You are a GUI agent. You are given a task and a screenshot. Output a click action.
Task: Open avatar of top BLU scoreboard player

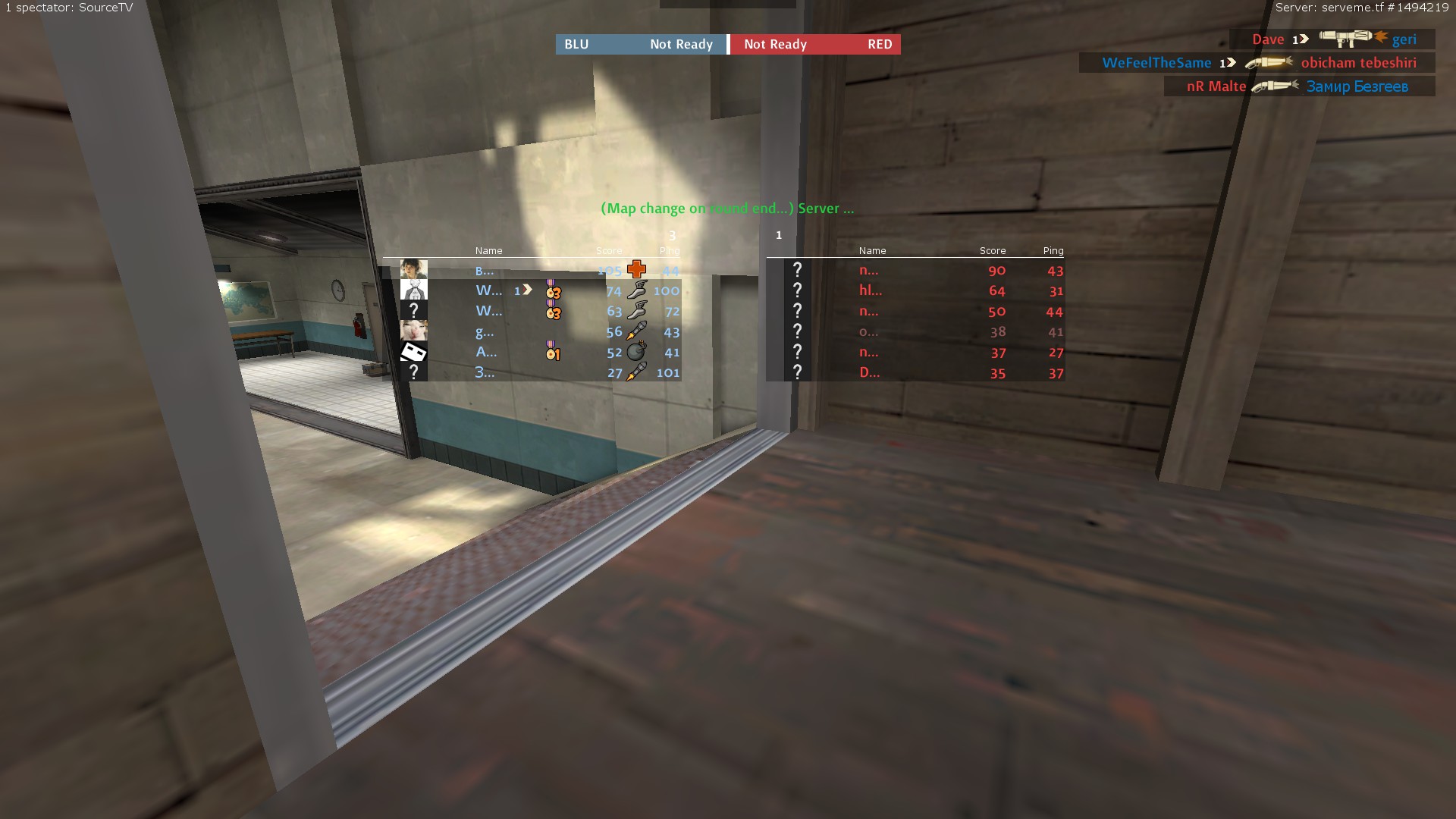tap(413, 269)
